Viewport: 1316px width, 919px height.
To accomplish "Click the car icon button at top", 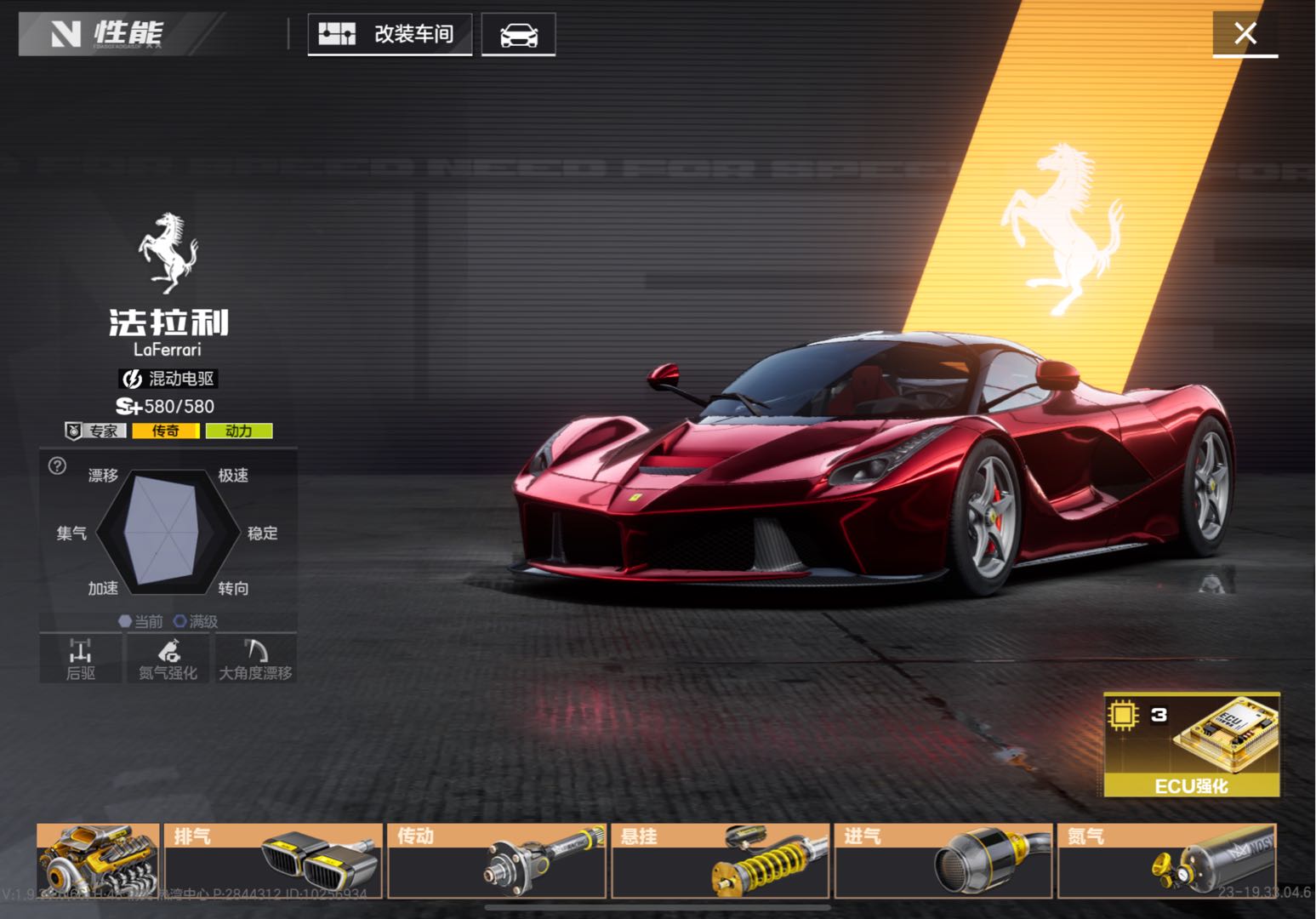I will pos(518,35).
